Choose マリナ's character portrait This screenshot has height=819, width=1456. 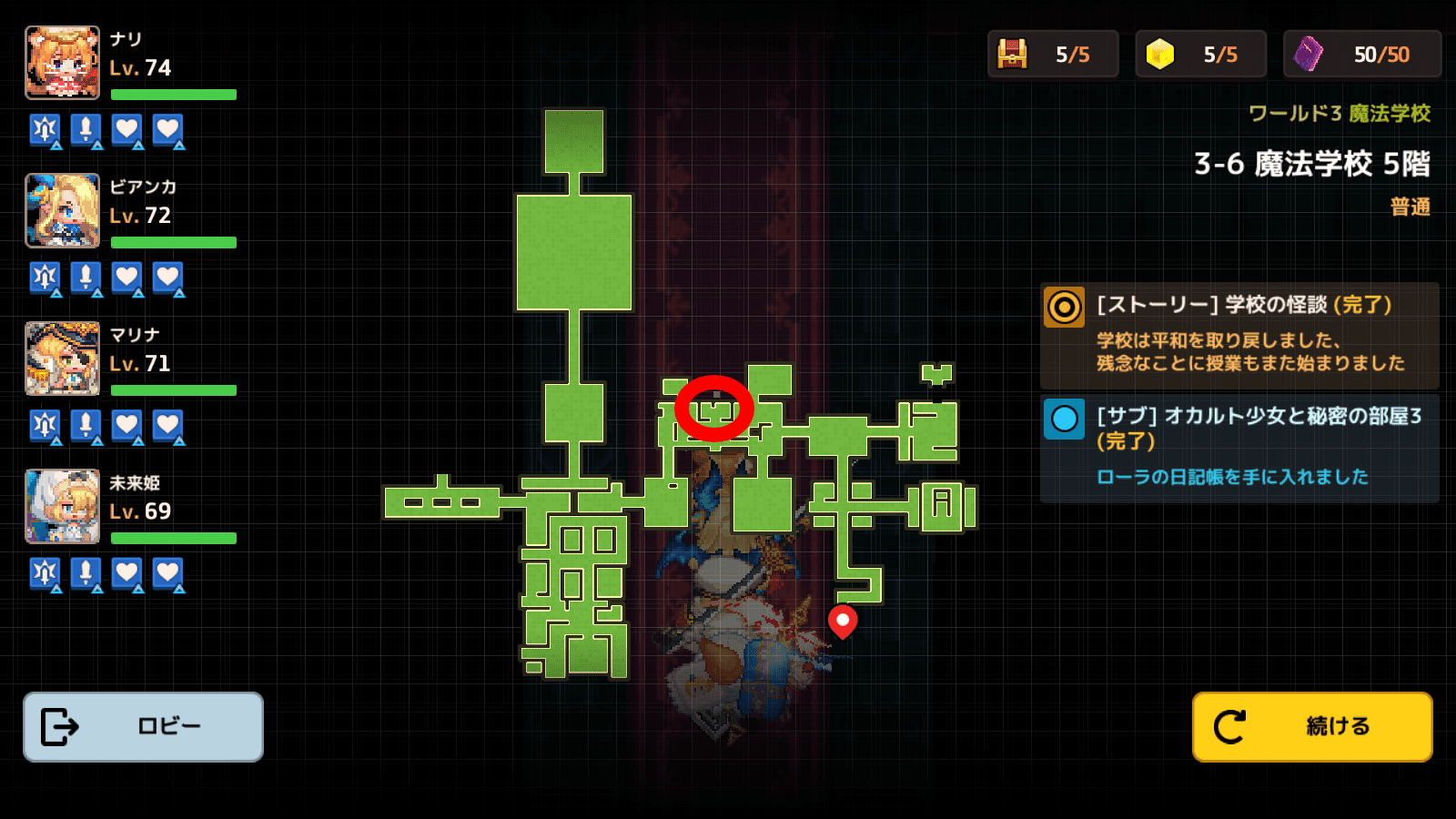[62, 359]
